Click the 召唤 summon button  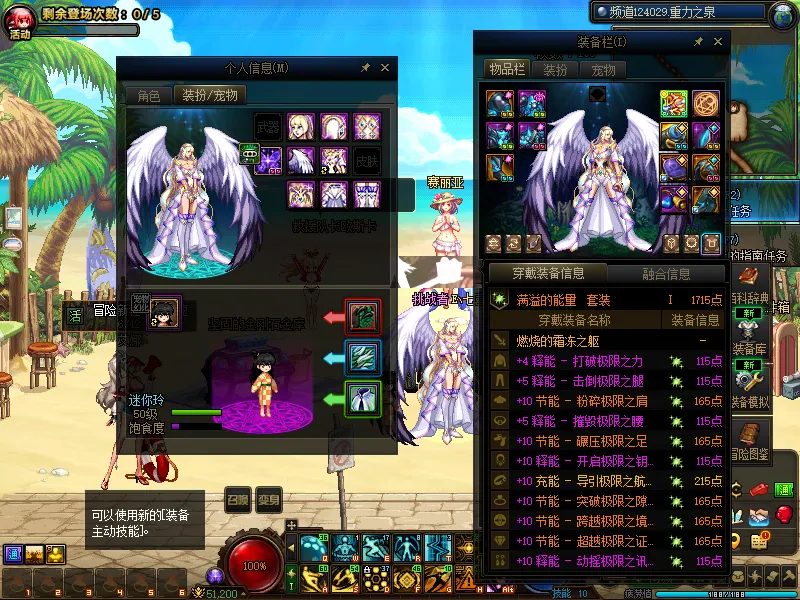tap(237, 500)
